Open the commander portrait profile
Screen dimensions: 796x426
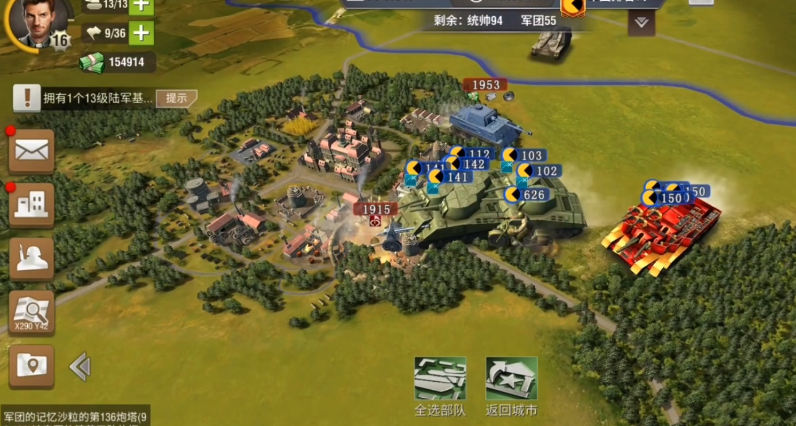38,22
